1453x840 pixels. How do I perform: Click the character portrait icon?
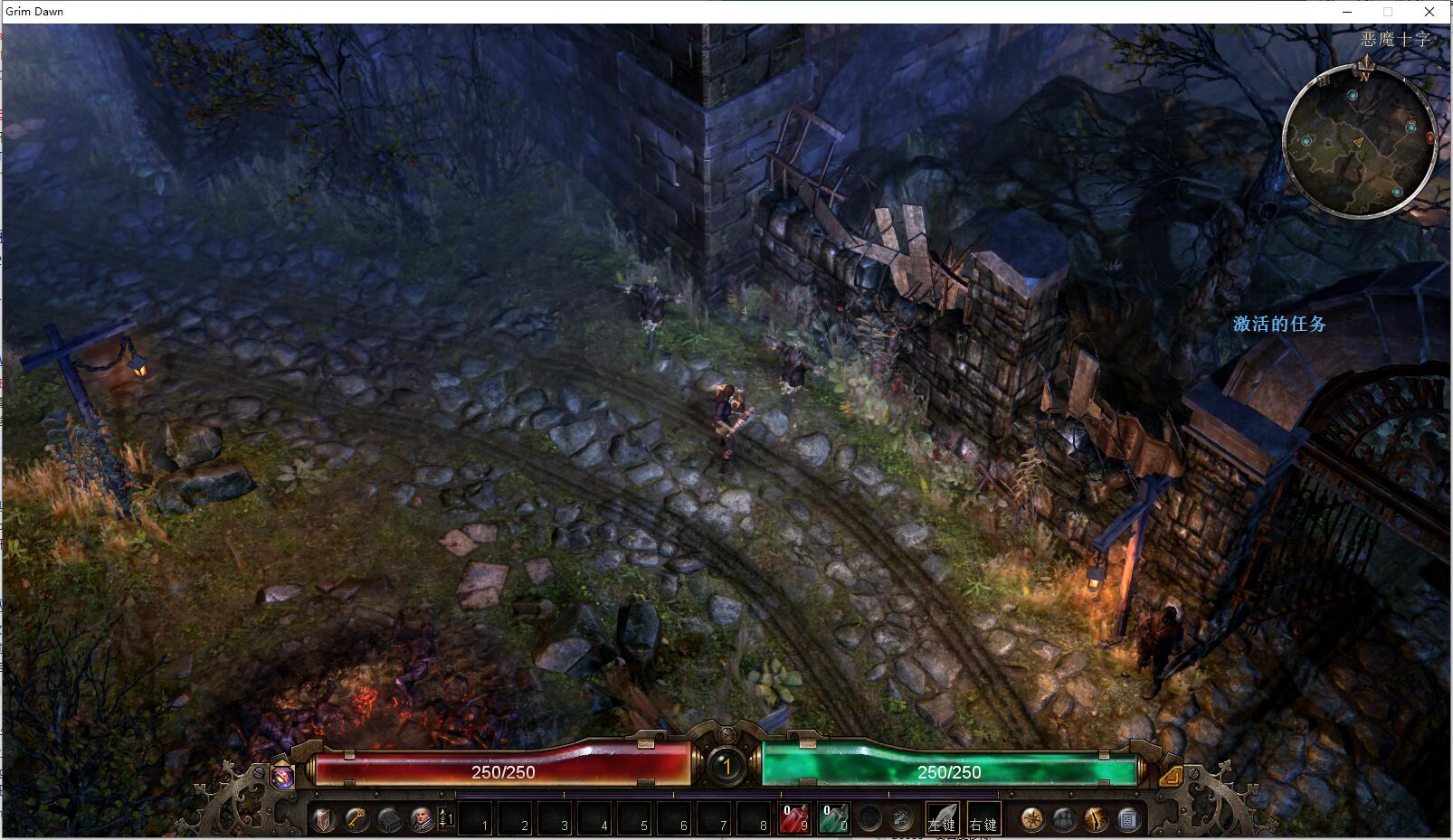tap(421, 819)
